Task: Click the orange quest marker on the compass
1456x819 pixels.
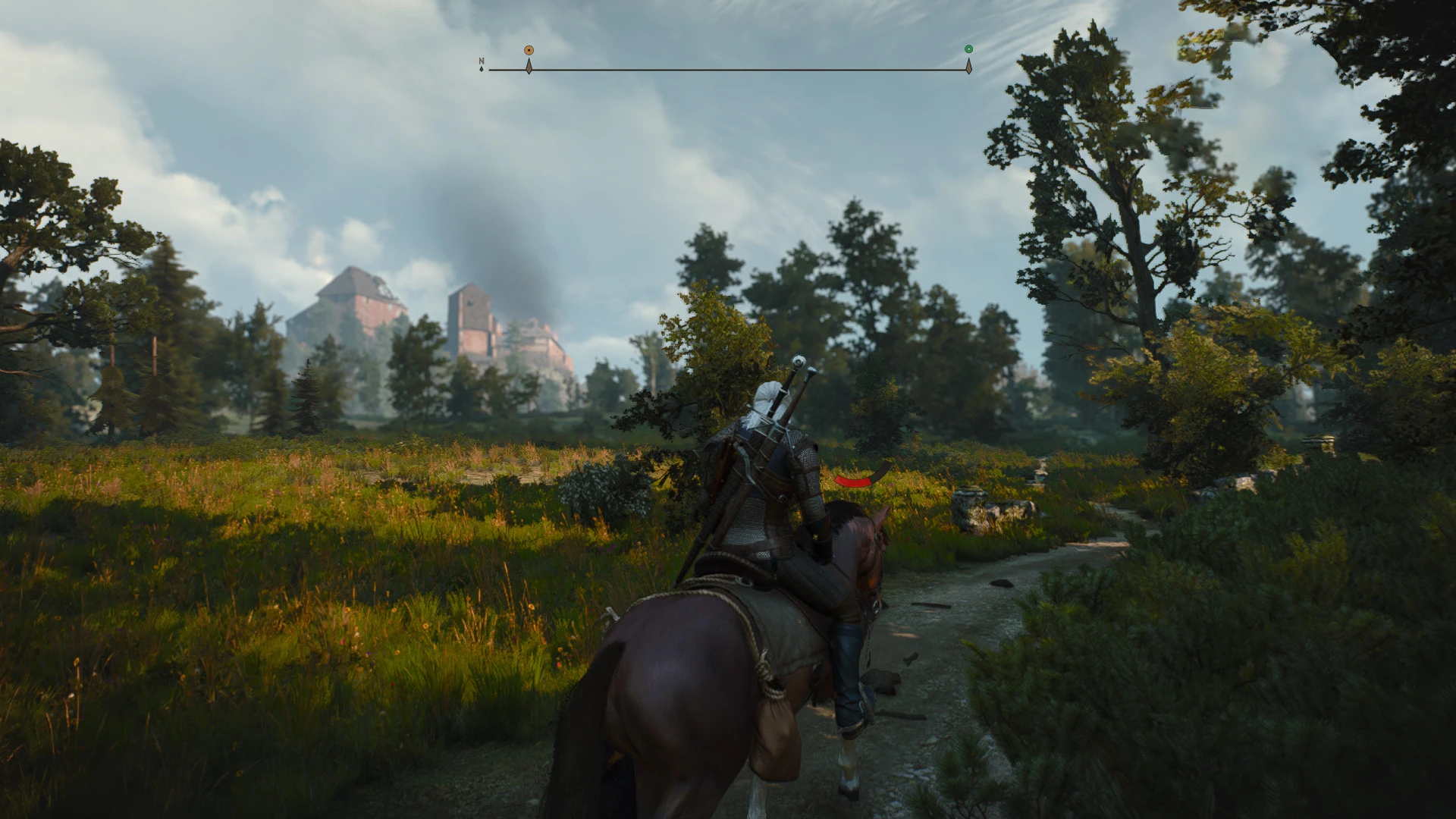Action: coord(529,50)
